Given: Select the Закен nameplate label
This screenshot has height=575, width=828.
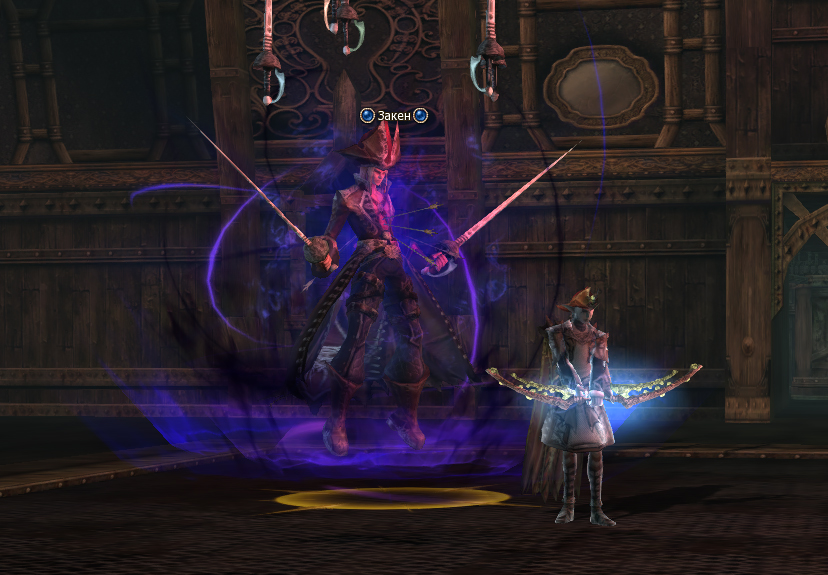Looking at the screenshot, I should click(394, 116).
